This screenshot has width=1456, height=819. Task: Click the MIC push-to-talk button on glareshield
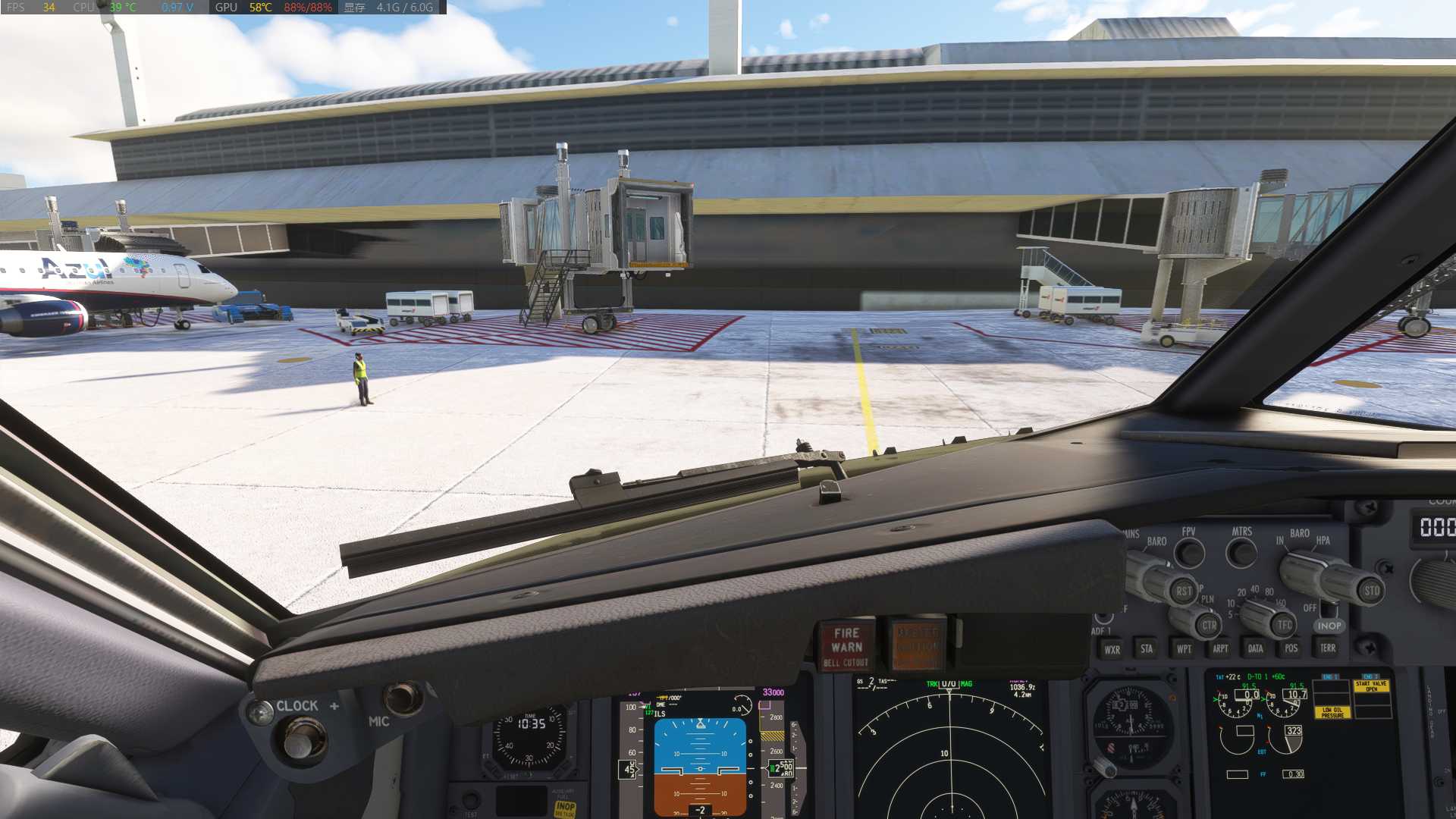click(403, 698)
